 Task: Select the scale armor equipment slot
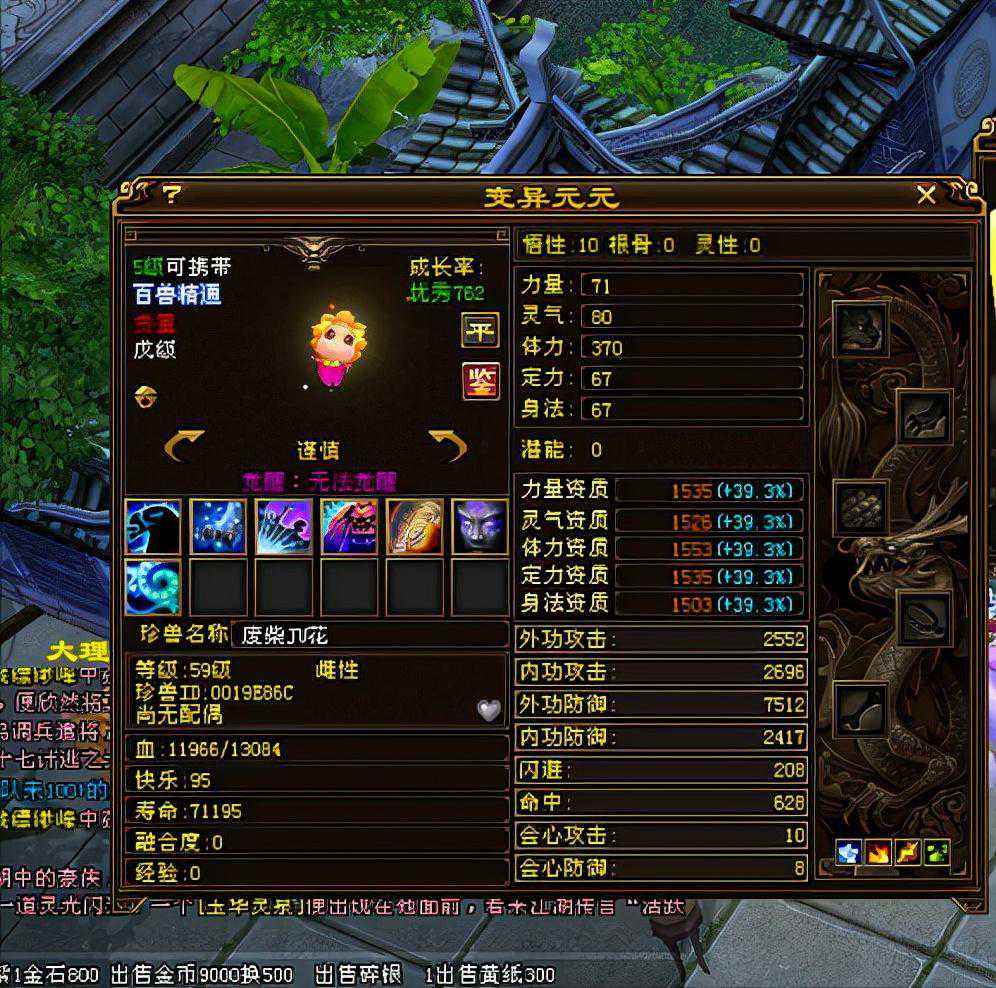tap(861, 507)
